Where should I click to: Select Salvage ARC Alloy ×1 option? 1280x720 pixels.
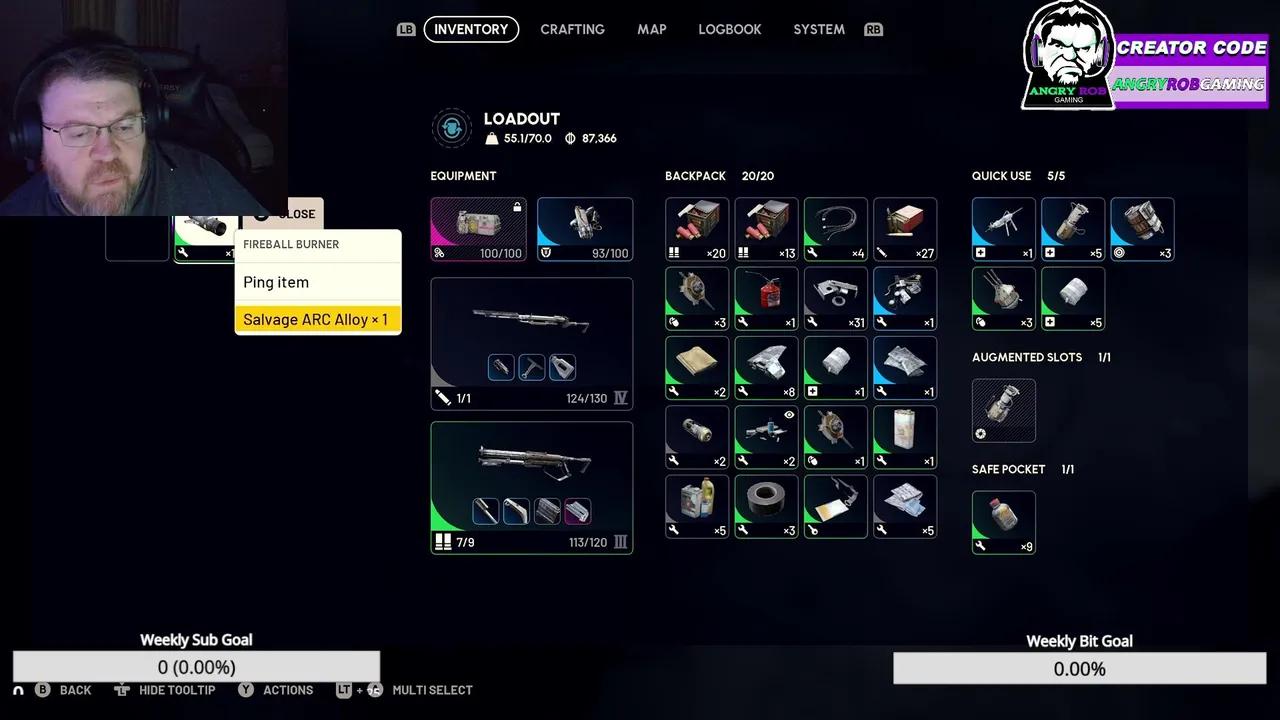click(317, 319)
